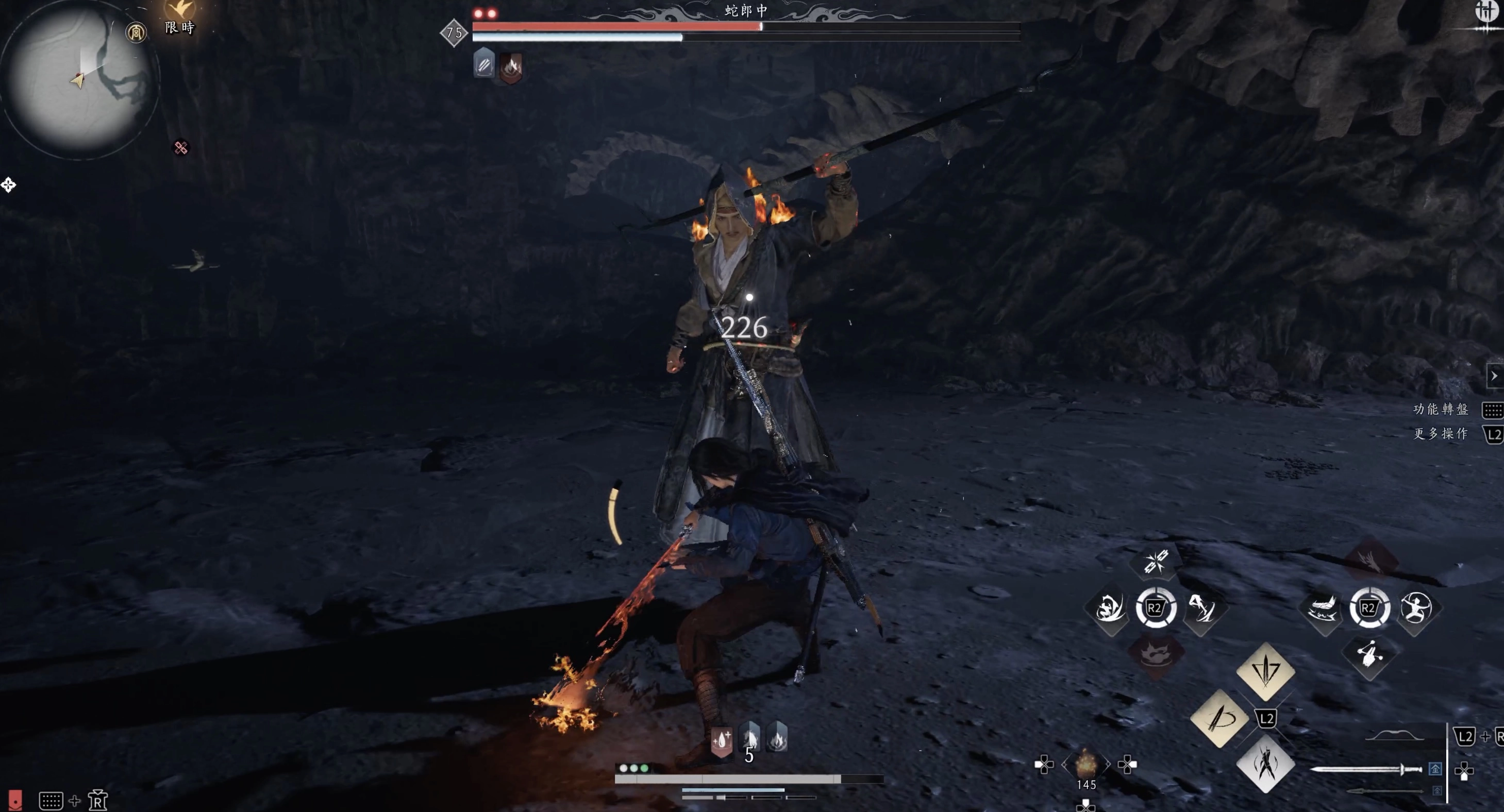Use the swinging meteor hammer skill
Image resolution: width=1504 pixels, height=812 pixels.
point(1369,654)
